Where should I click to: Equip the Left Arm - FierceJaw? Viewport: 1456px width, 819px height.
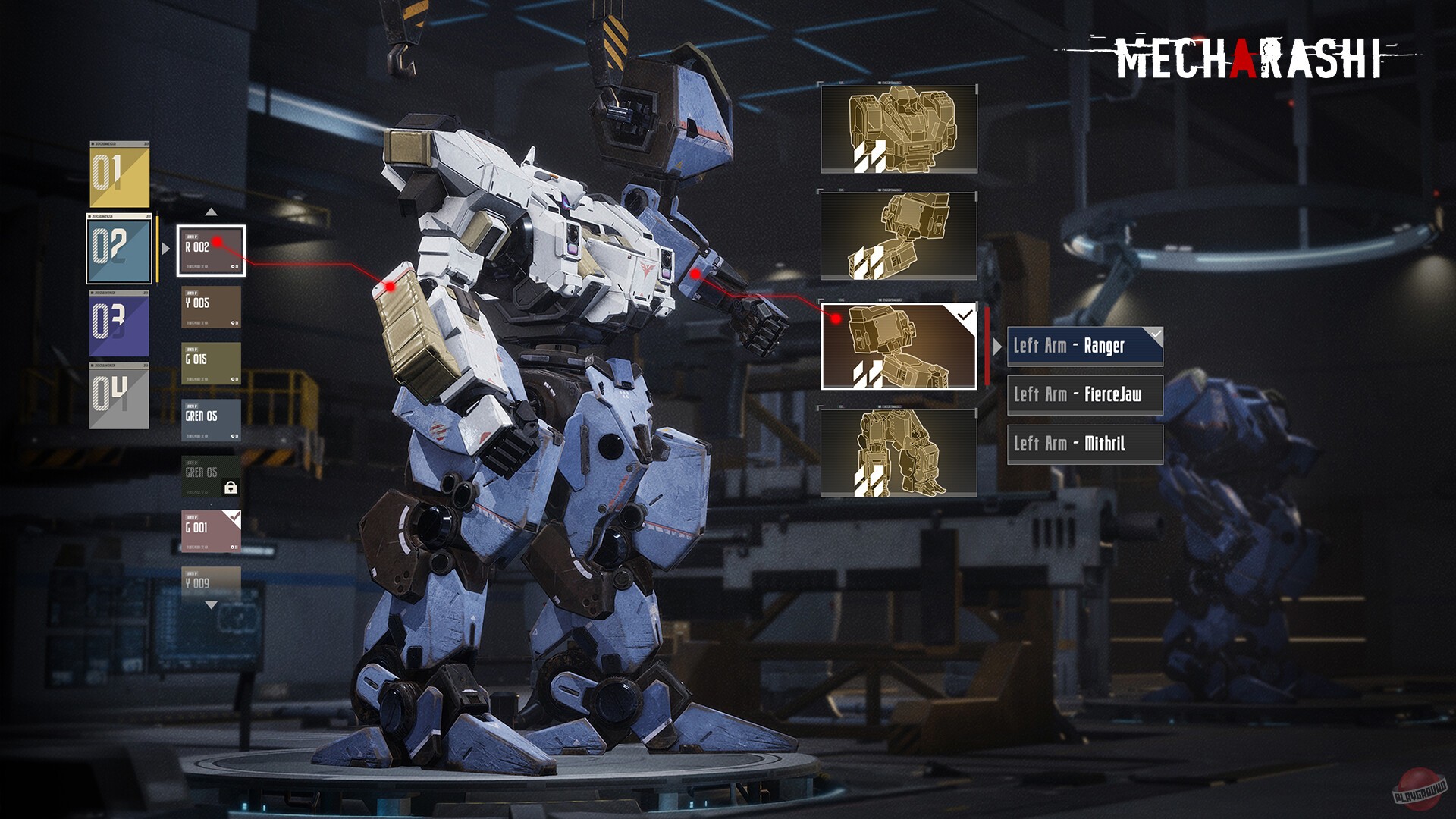(x=1084, y=394)
